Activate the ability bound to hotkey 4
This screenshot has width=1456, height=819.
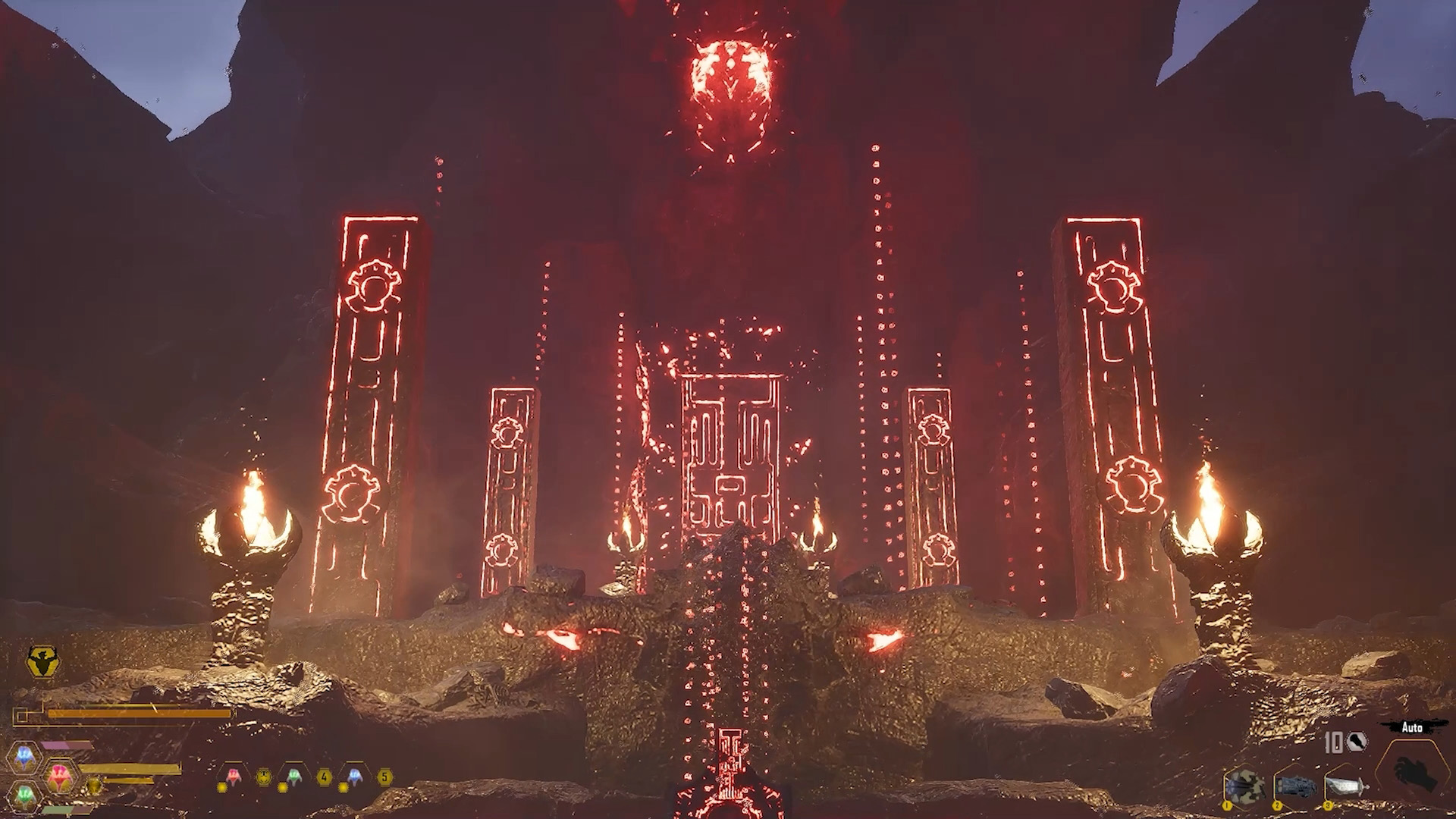click(325, 777)
